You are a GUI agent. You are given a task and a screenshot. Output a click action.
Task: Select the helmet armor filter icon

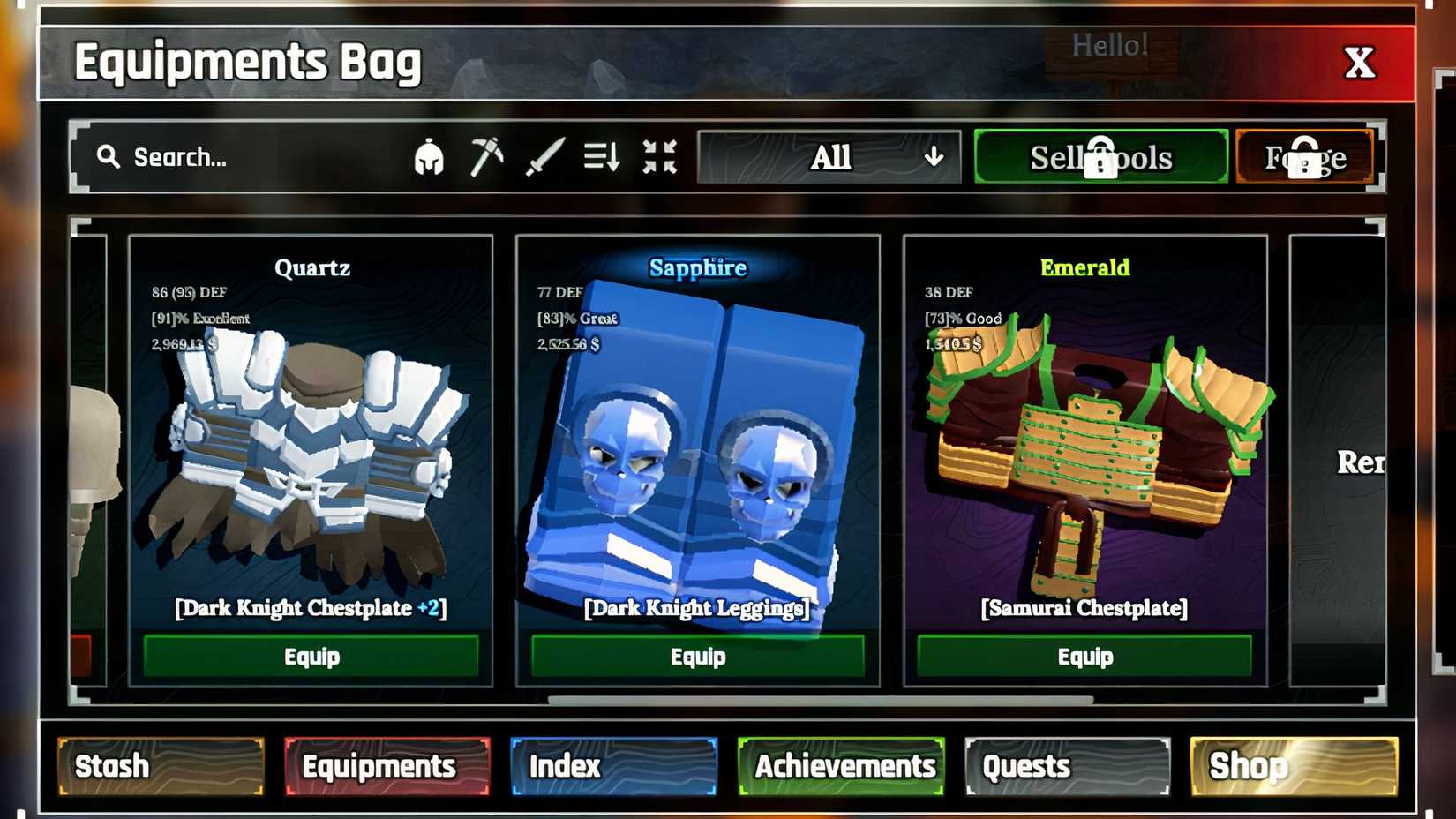pyautogui.click(x=430, y=156)
